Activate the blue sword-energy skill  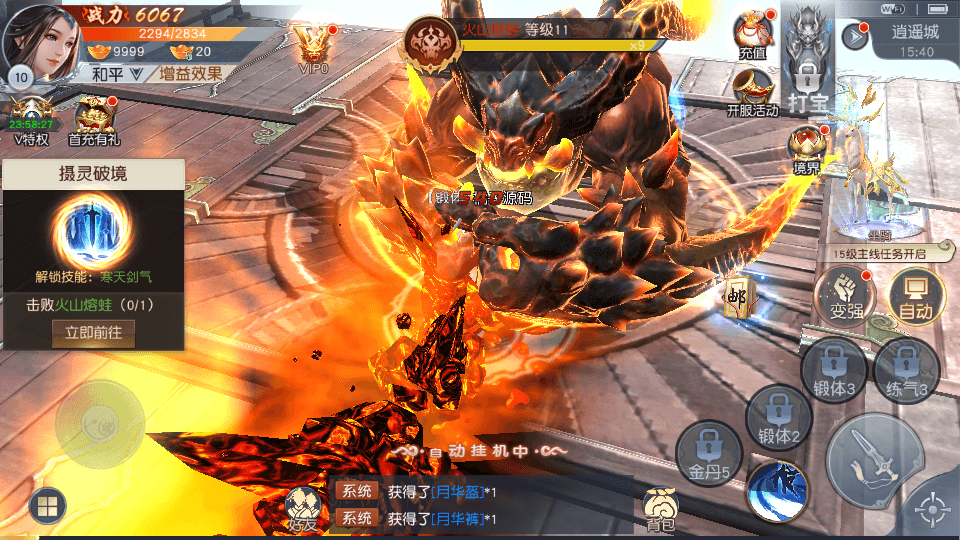click(777, 489)
